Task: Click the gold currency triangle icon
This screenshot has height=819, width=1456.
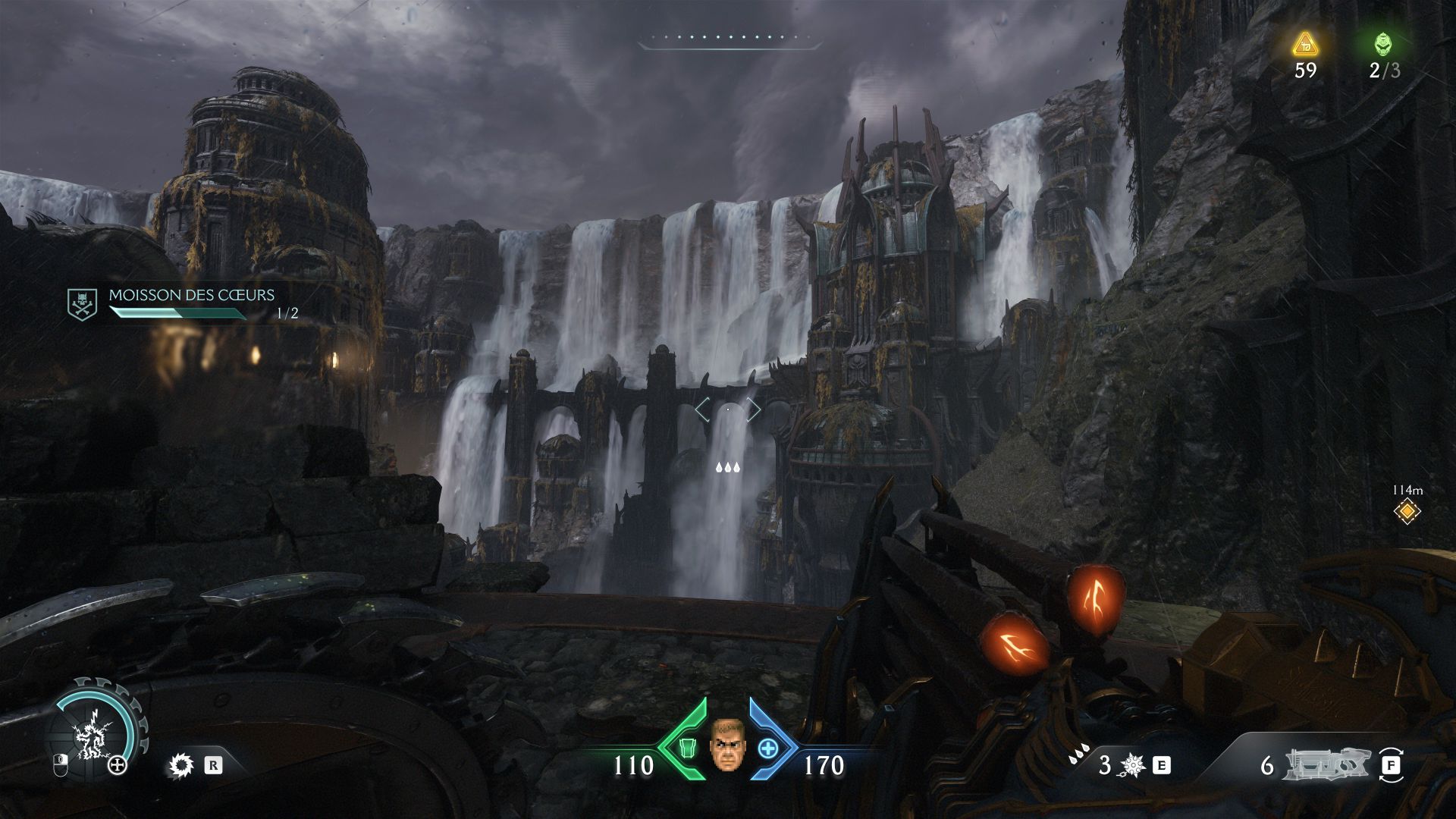Action: click(1304, 45)
